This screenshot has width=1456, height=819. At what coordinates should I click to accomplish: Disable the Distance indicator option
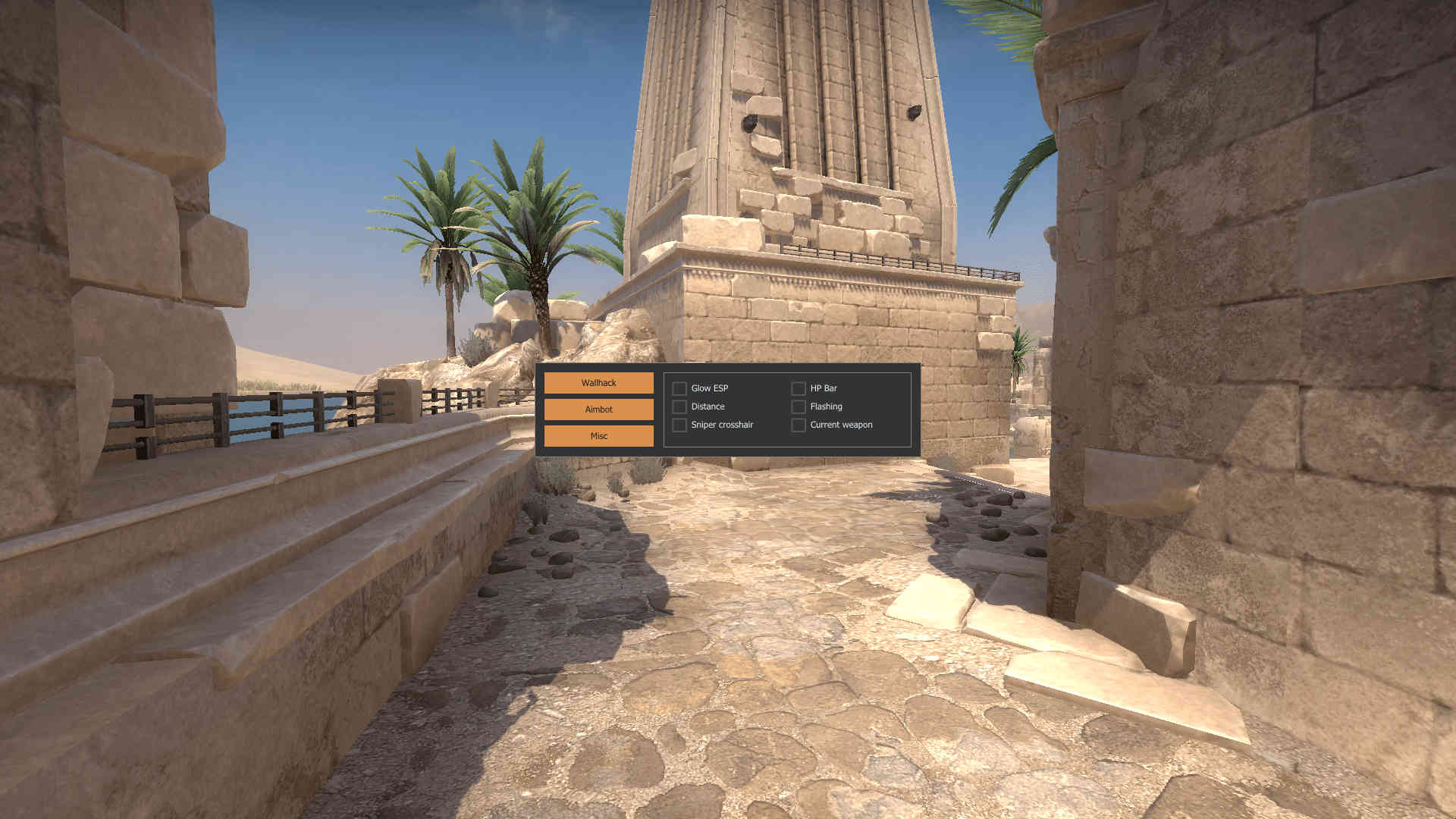click(679, 406)
